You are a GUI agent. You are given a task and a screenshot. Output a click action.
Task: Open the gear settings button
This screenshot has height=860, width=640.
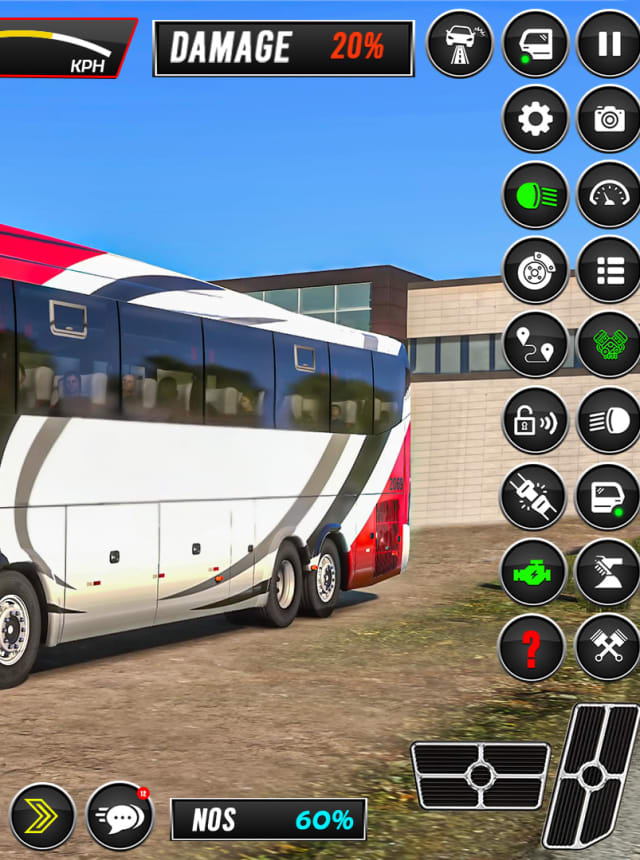click(x=535, y=120)
